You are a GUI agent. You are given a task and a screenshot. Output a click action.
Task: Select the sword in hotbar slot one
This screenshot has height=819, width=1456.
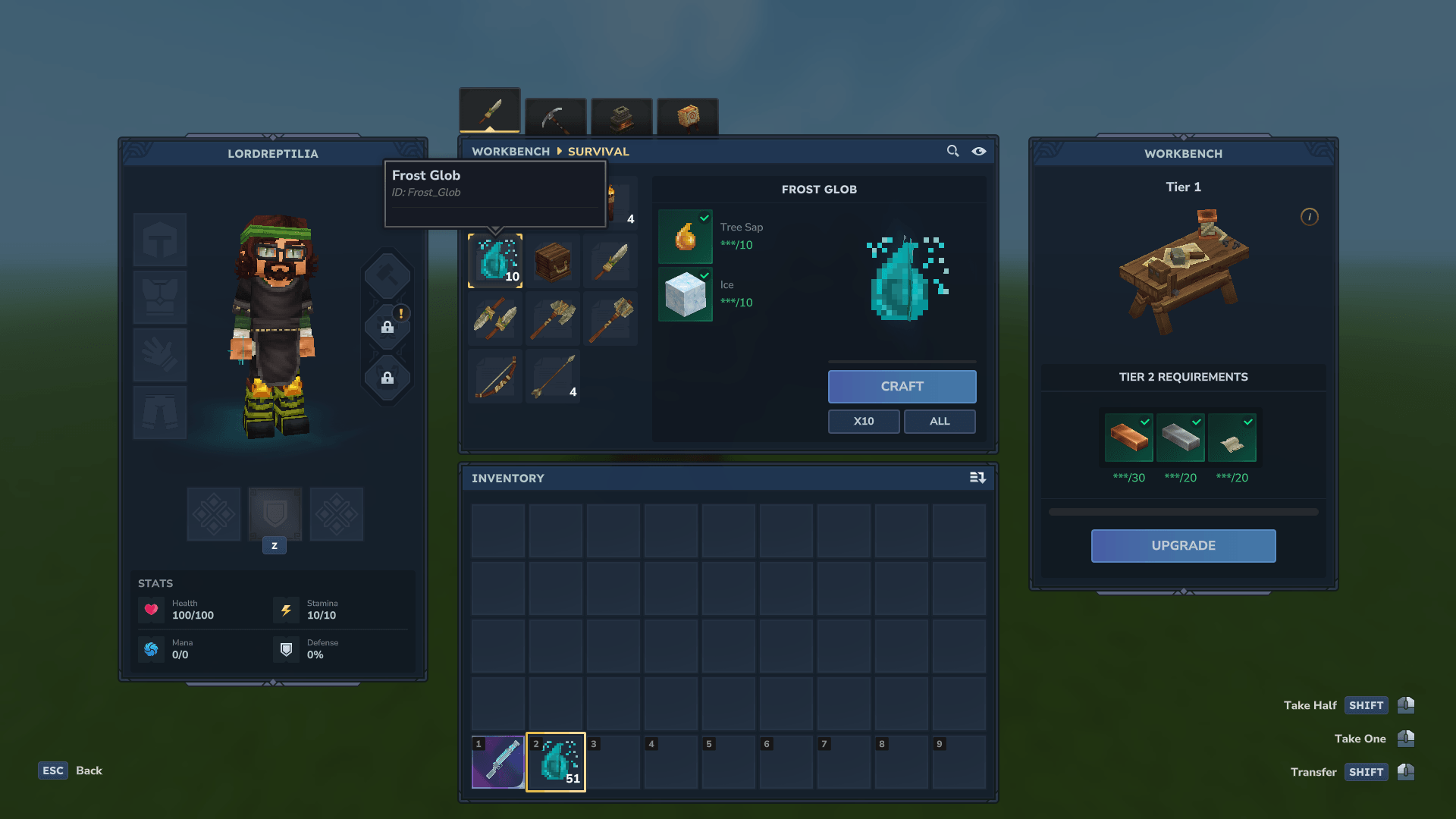498,762
